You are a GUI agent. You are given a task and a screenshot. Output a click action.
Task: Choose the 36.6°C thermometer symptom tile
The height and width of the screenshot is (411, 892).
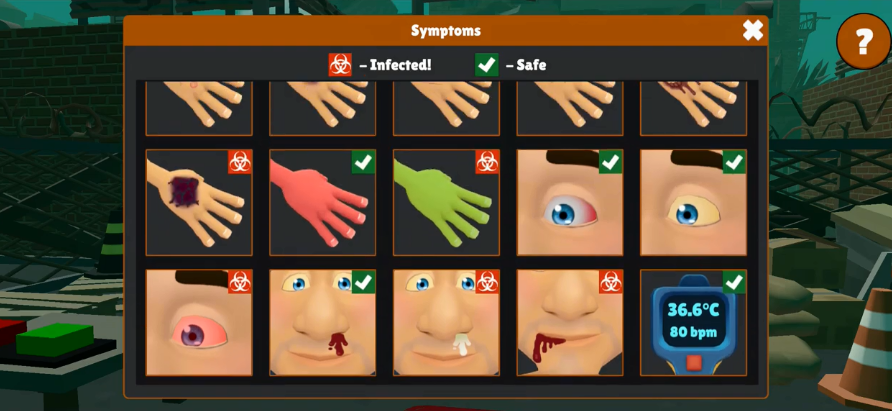coord(693,323)
